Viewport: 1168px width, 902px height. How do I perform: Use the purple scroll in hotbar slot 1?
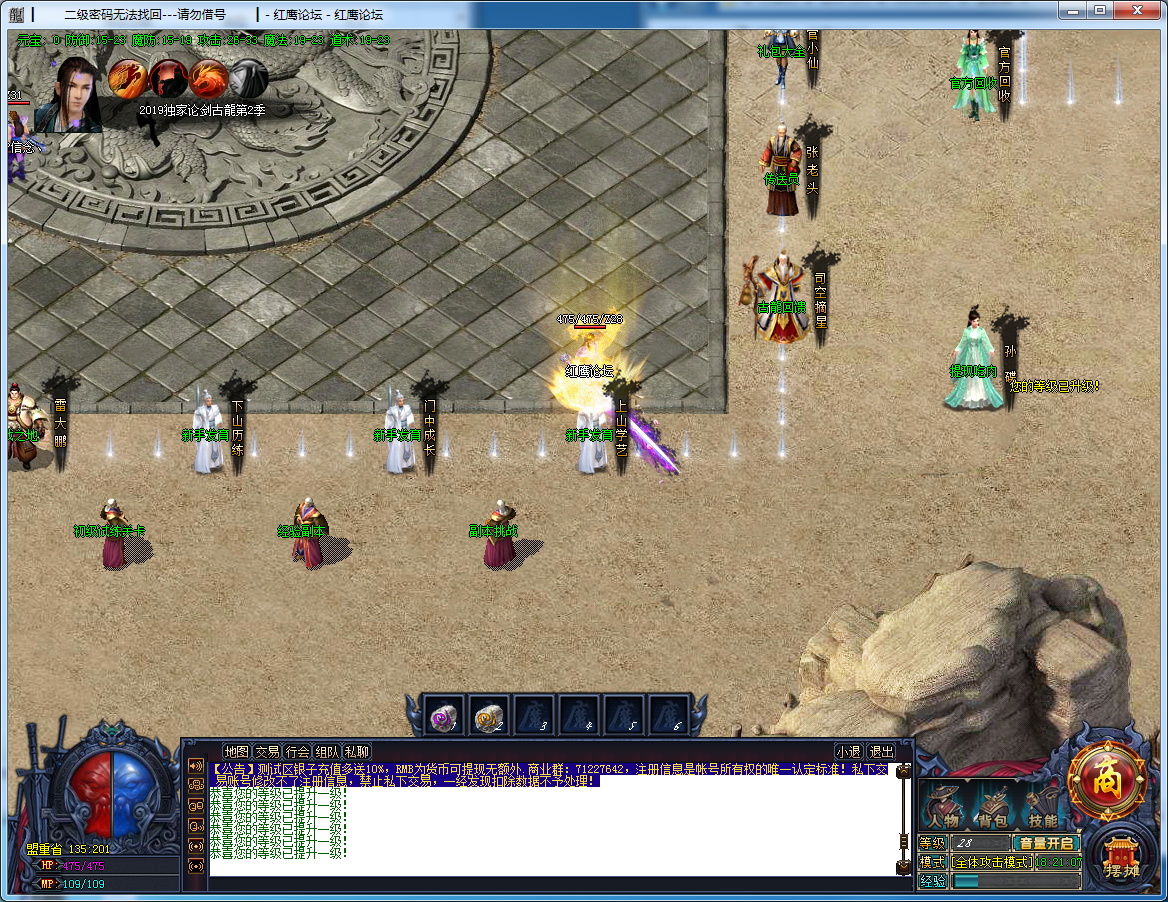tap(442, 716)
